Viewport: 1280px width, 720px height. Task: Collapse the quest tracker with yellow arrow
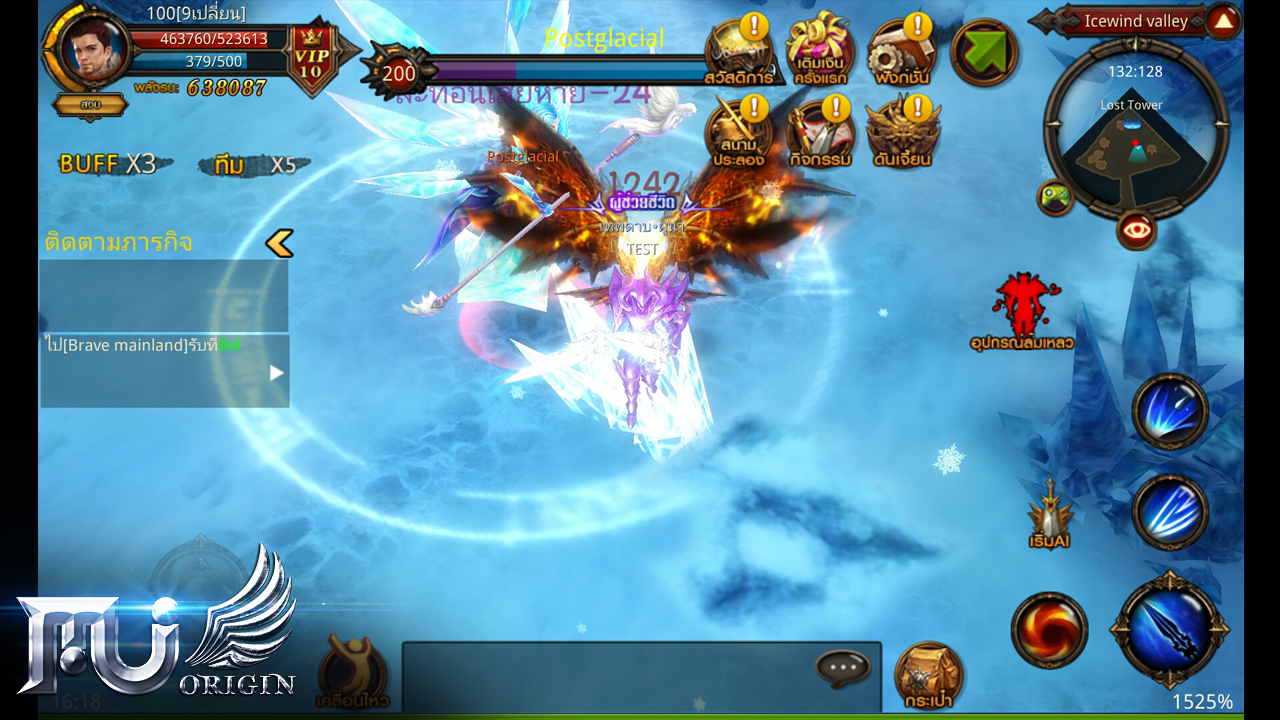click(280, 243)
